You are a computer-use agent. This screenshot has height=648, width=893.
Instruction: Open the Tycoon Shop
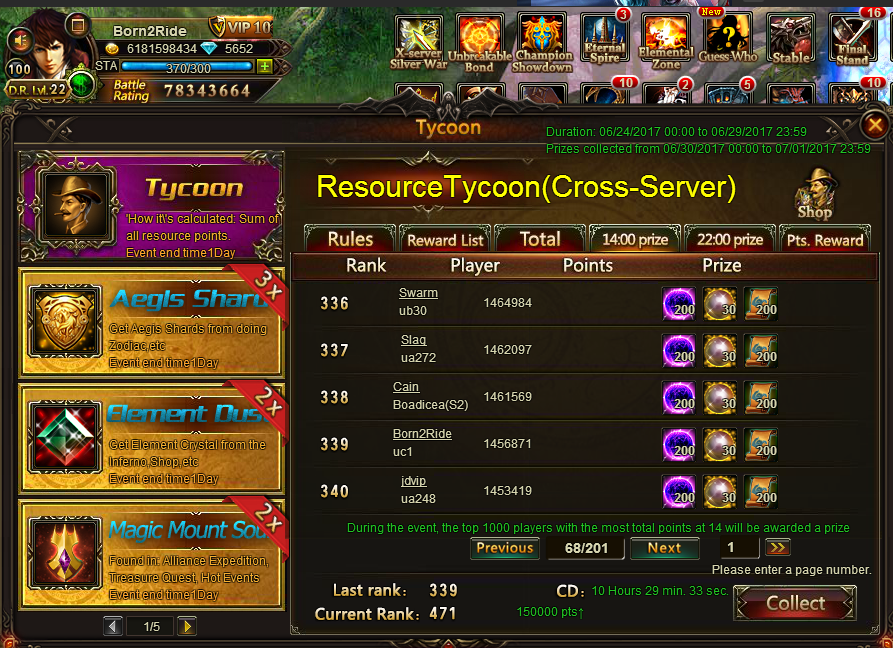pos(815,193)
